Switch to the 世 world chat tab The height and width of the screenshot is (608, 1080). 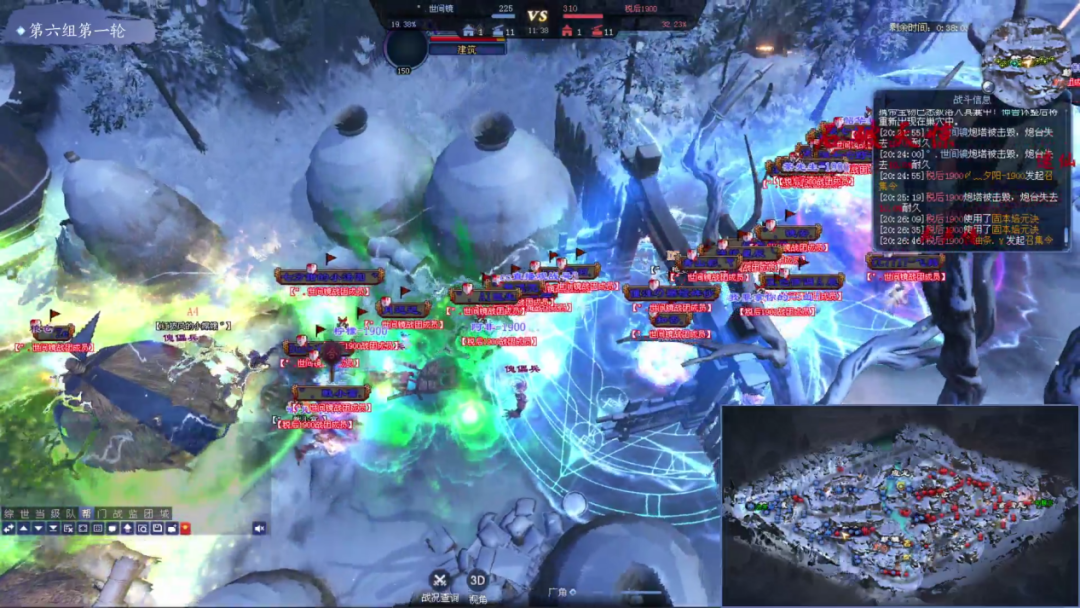[x=24, y=514]
